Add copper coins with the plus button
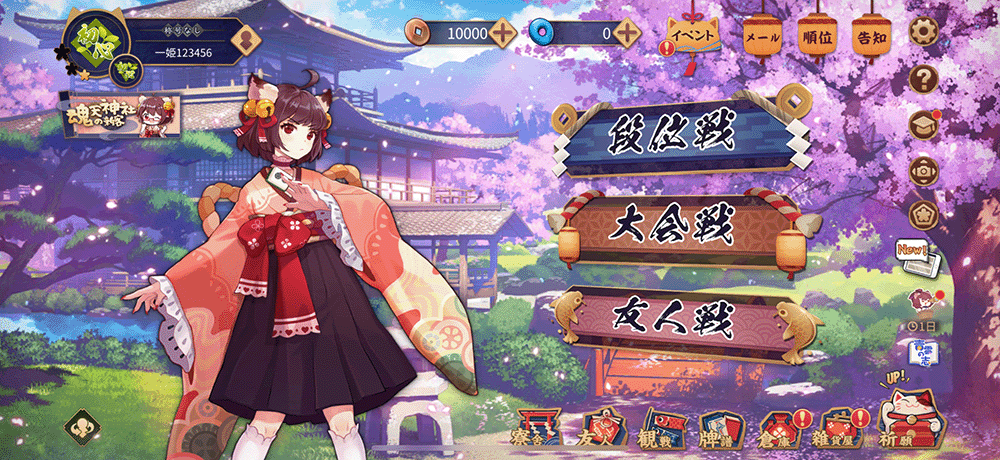Screen dimensions: 1000x460 pyautogui.click(x=503, y=33)
